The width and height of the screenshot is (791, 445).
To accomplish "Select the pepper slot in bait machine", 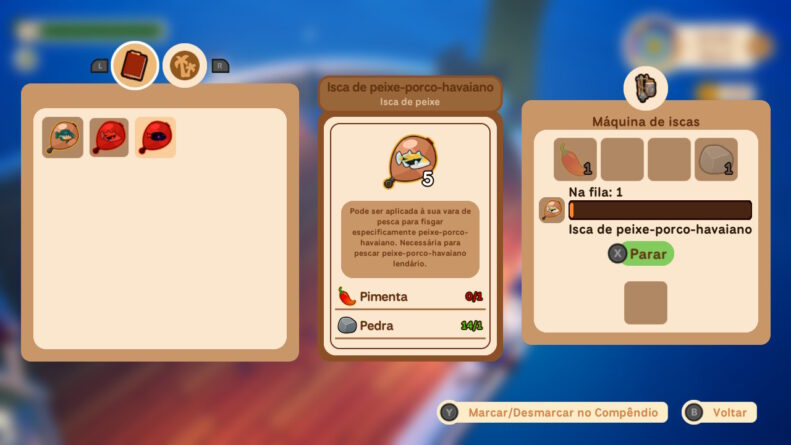I will click(575, 159).
